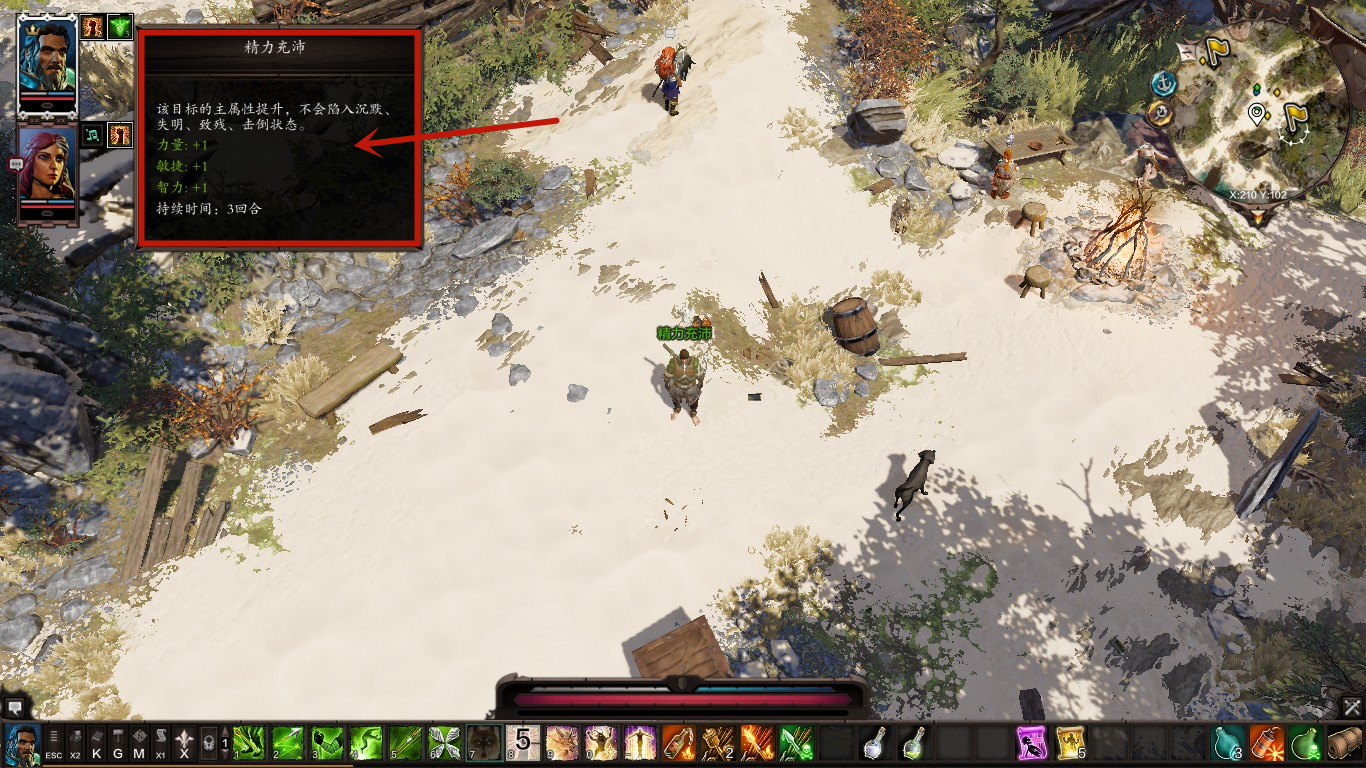This screenshot has height=768, width=1366.
Task: Open the map M button
Action: pos(139,744)
